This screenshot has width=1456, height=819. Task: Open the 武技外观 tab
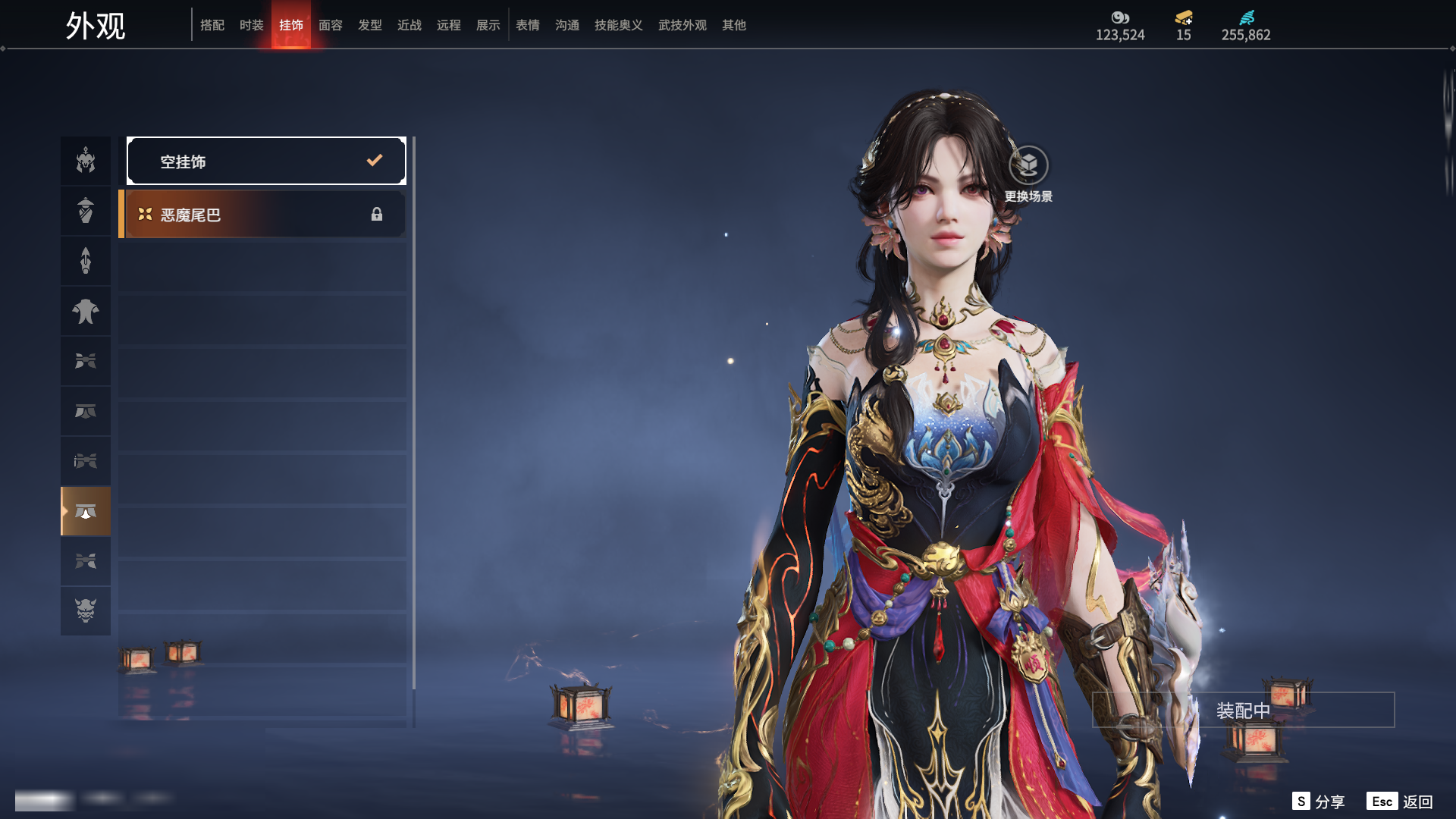point(682,25)
